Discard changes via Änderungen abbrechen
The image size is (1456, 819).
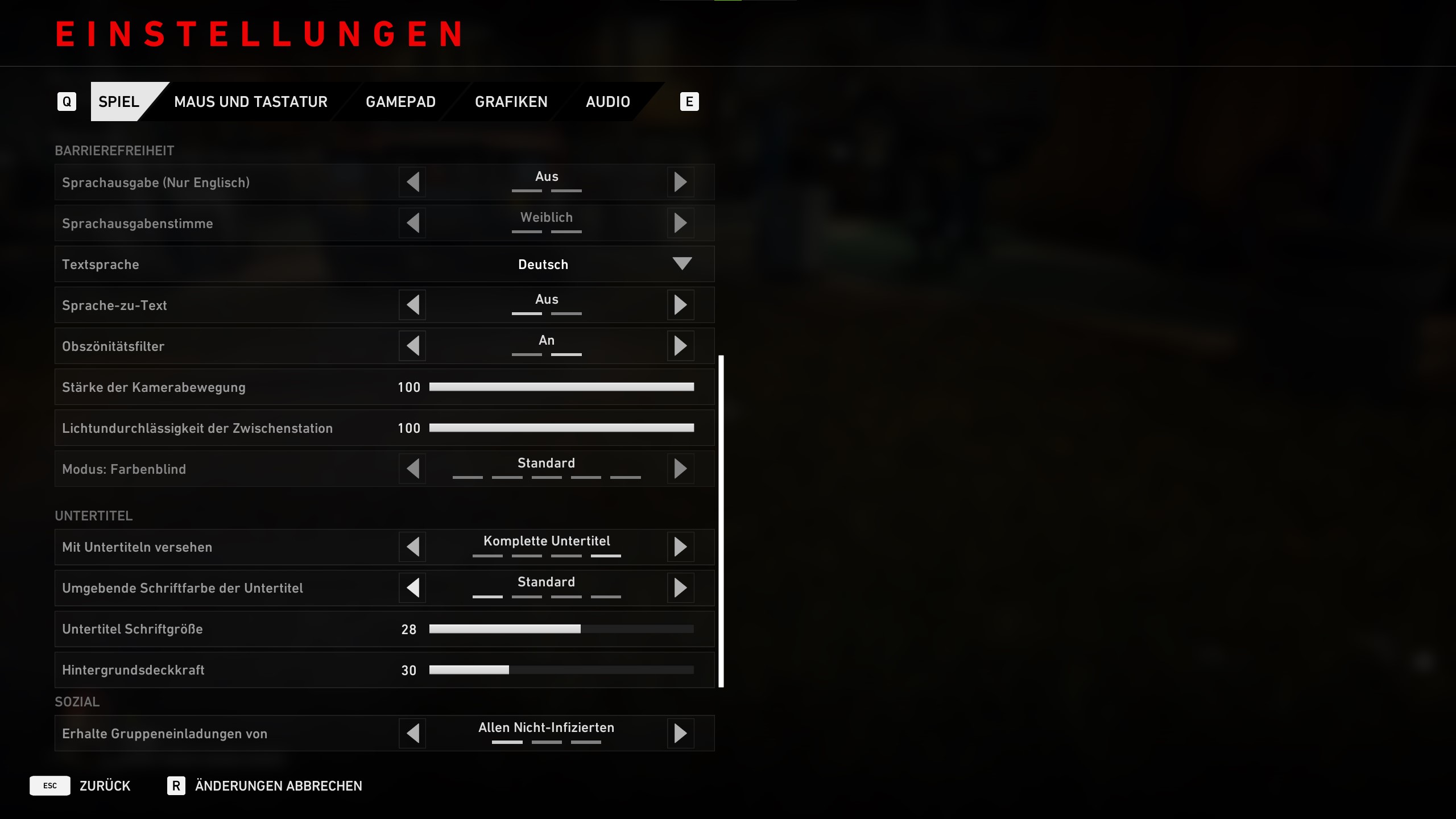pos(265,785)
